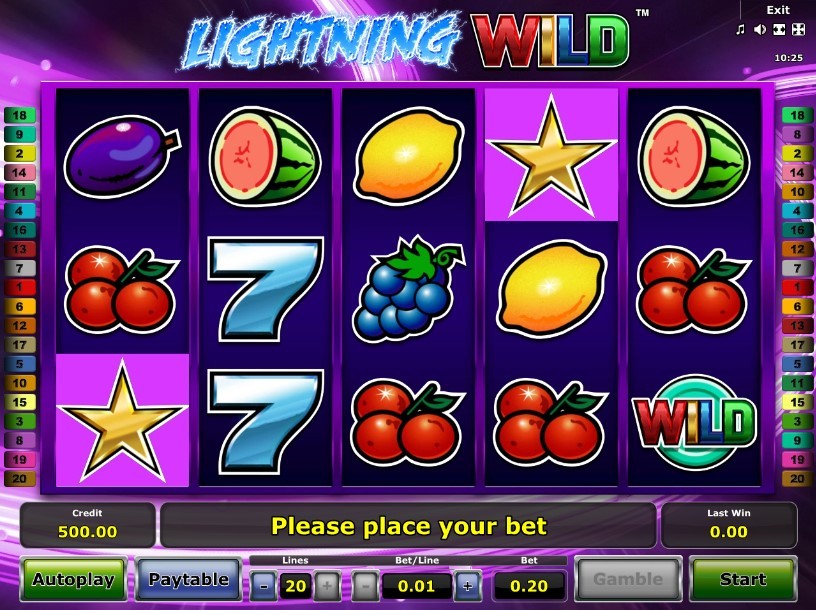Show the Paytable
The image size is (816, 610).
(188, 579)
